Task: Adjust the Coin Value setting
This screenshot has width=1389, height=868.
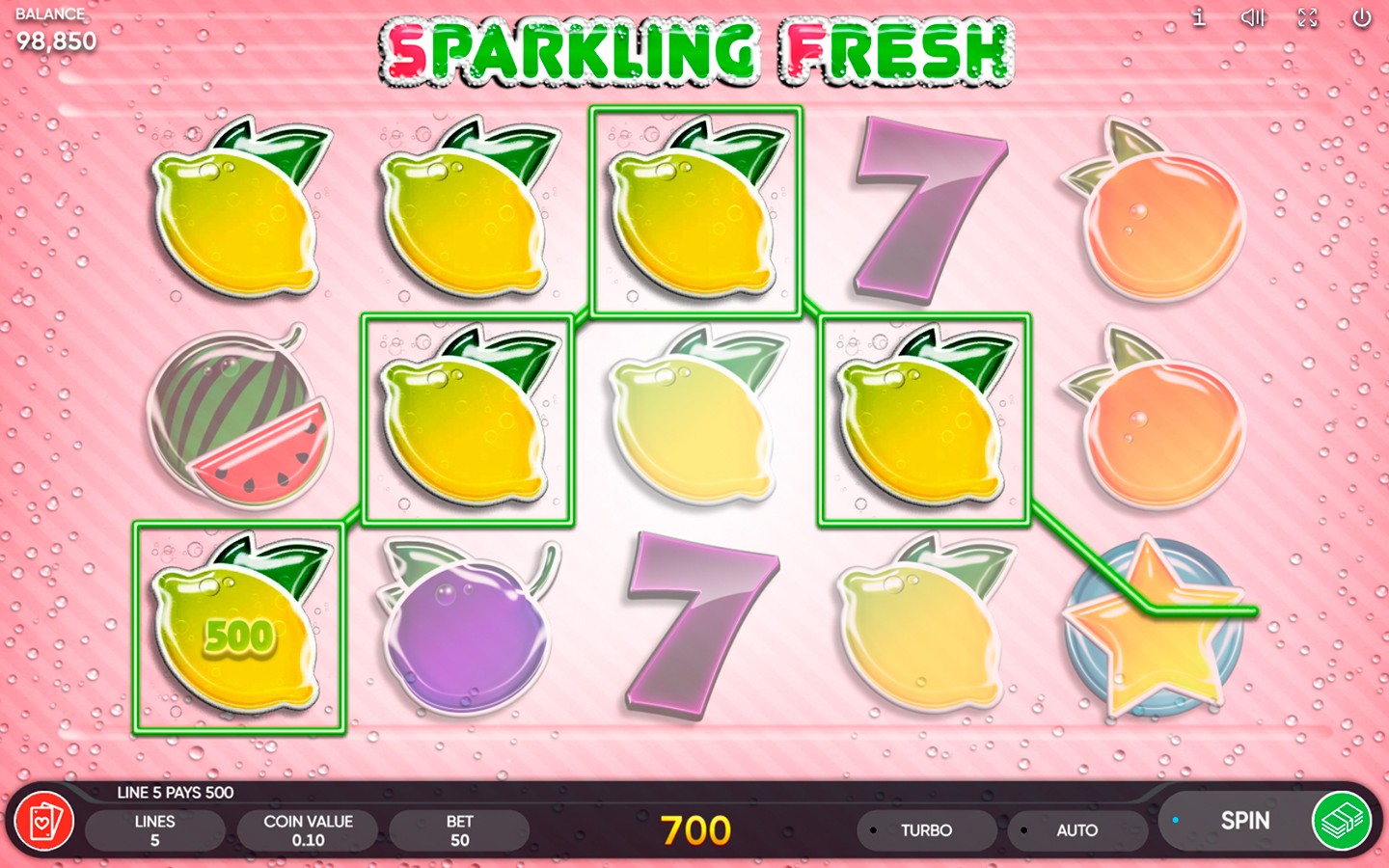Action: (308, 830)
